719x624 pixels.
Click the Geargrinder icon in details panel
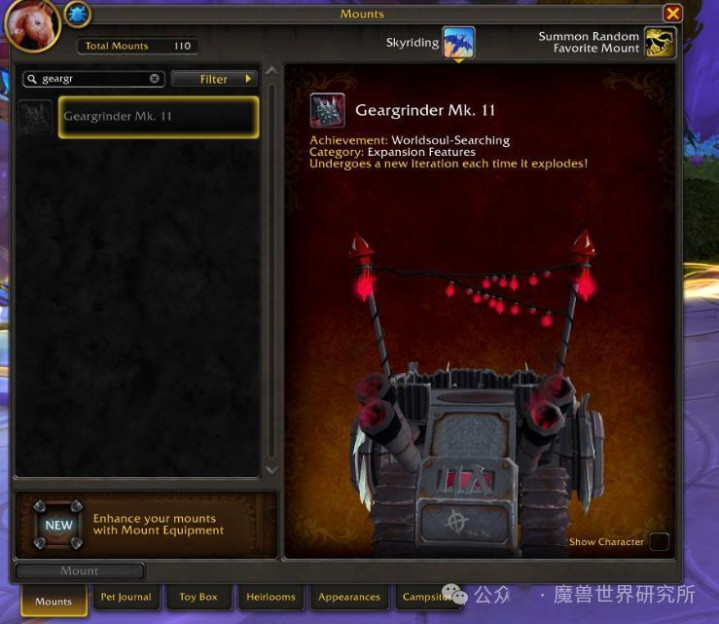click(x=327, y=111)
